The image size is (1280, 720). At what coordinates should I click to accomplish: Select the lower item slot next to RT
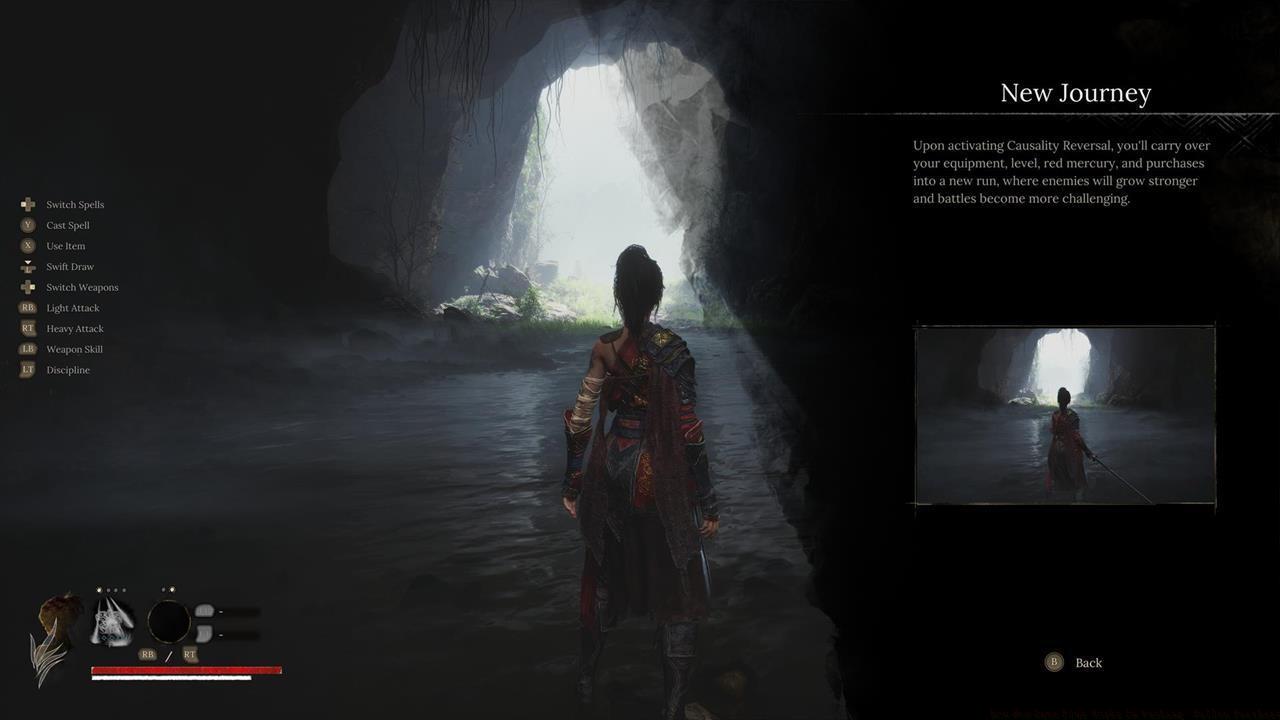(x=206, y=633)
